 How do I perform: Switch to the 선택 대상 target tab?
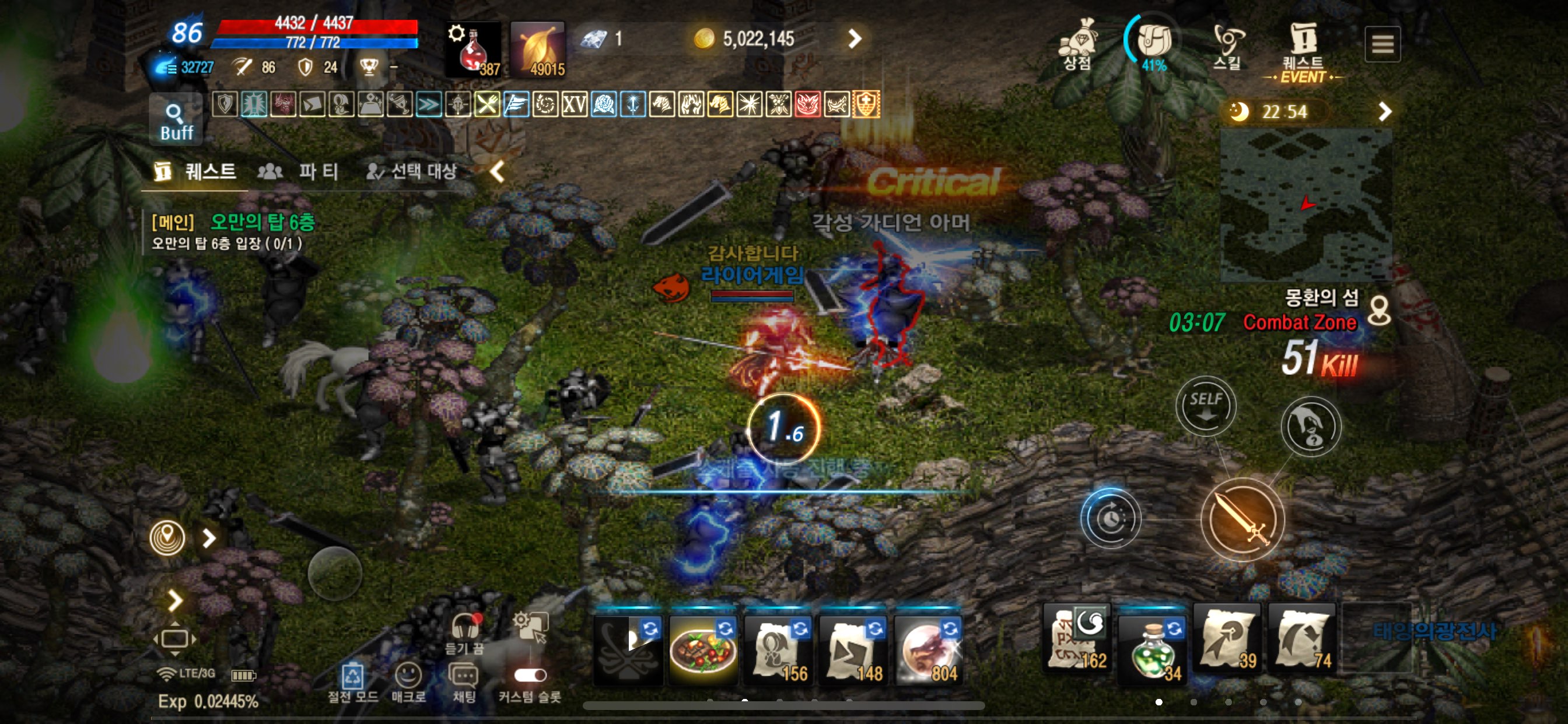coord(412,171)
